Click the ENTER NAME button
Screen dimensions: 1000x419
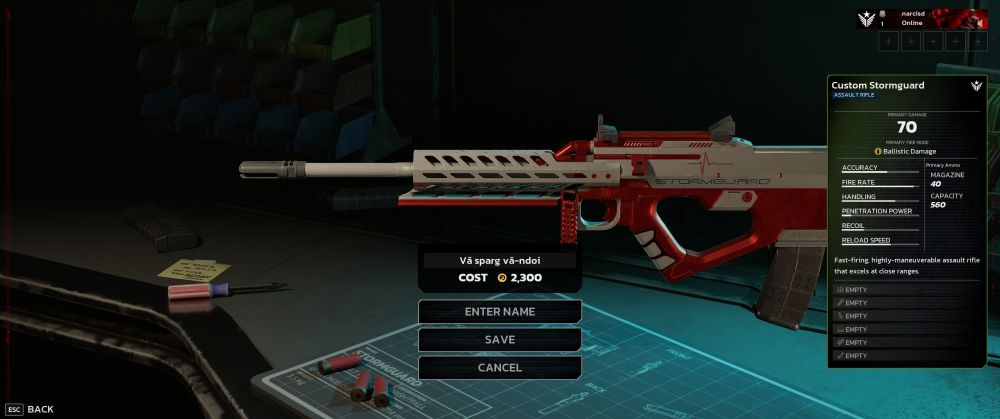pyautogui.click(x=500, y=311)
